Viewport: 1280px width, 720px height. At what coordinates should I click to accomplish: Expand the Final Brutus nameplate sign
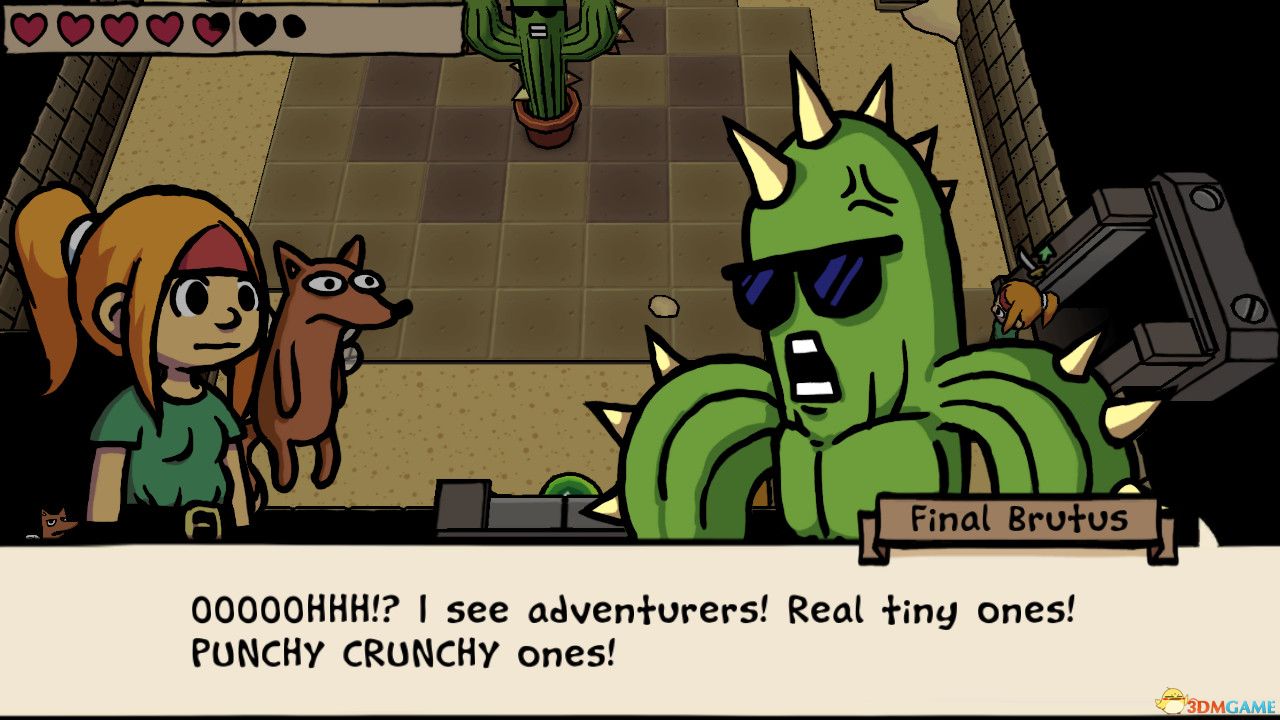(x=1020, y=519)
